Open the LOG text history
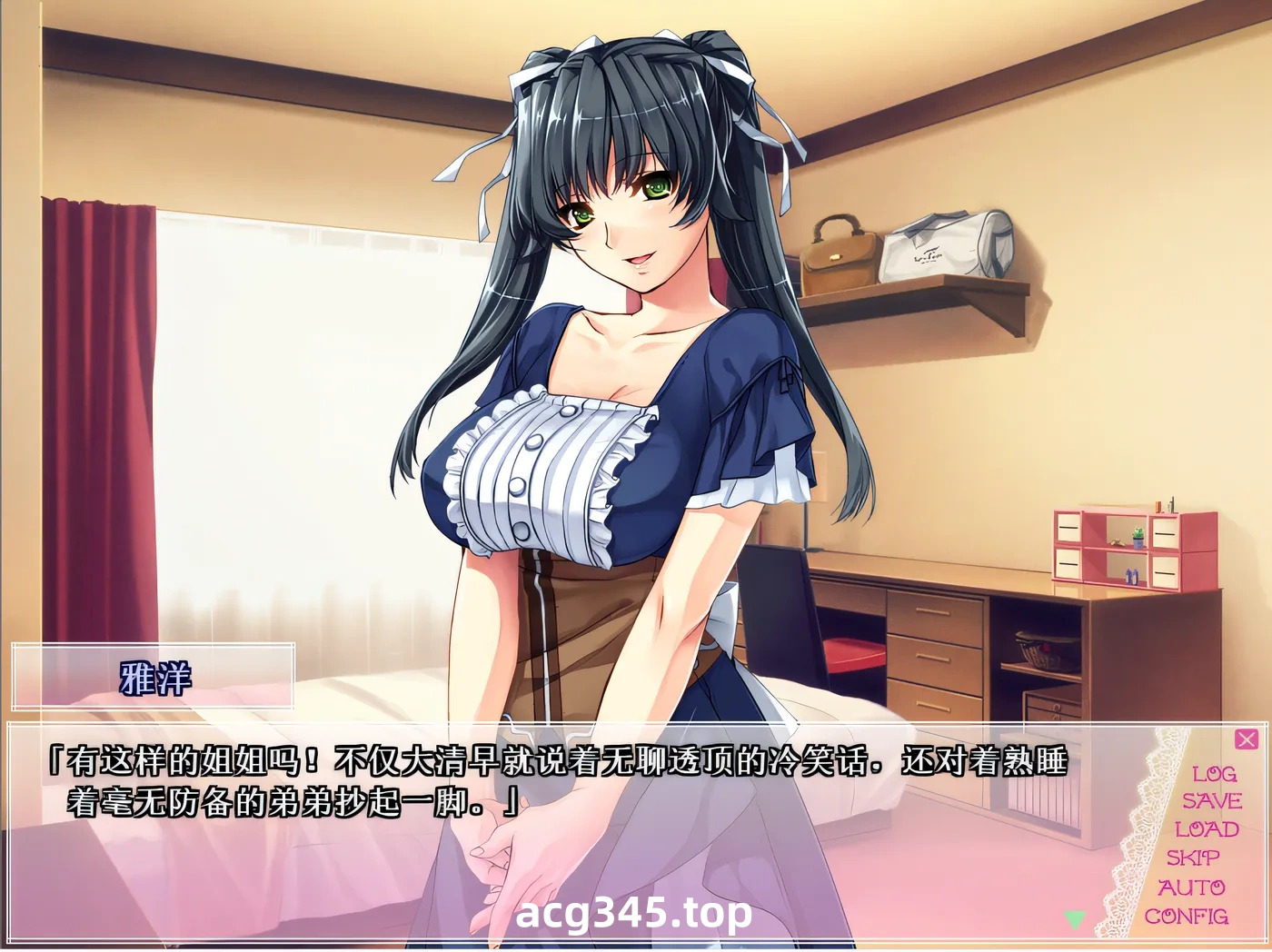1272x952 pixels. pos(1215,774)
